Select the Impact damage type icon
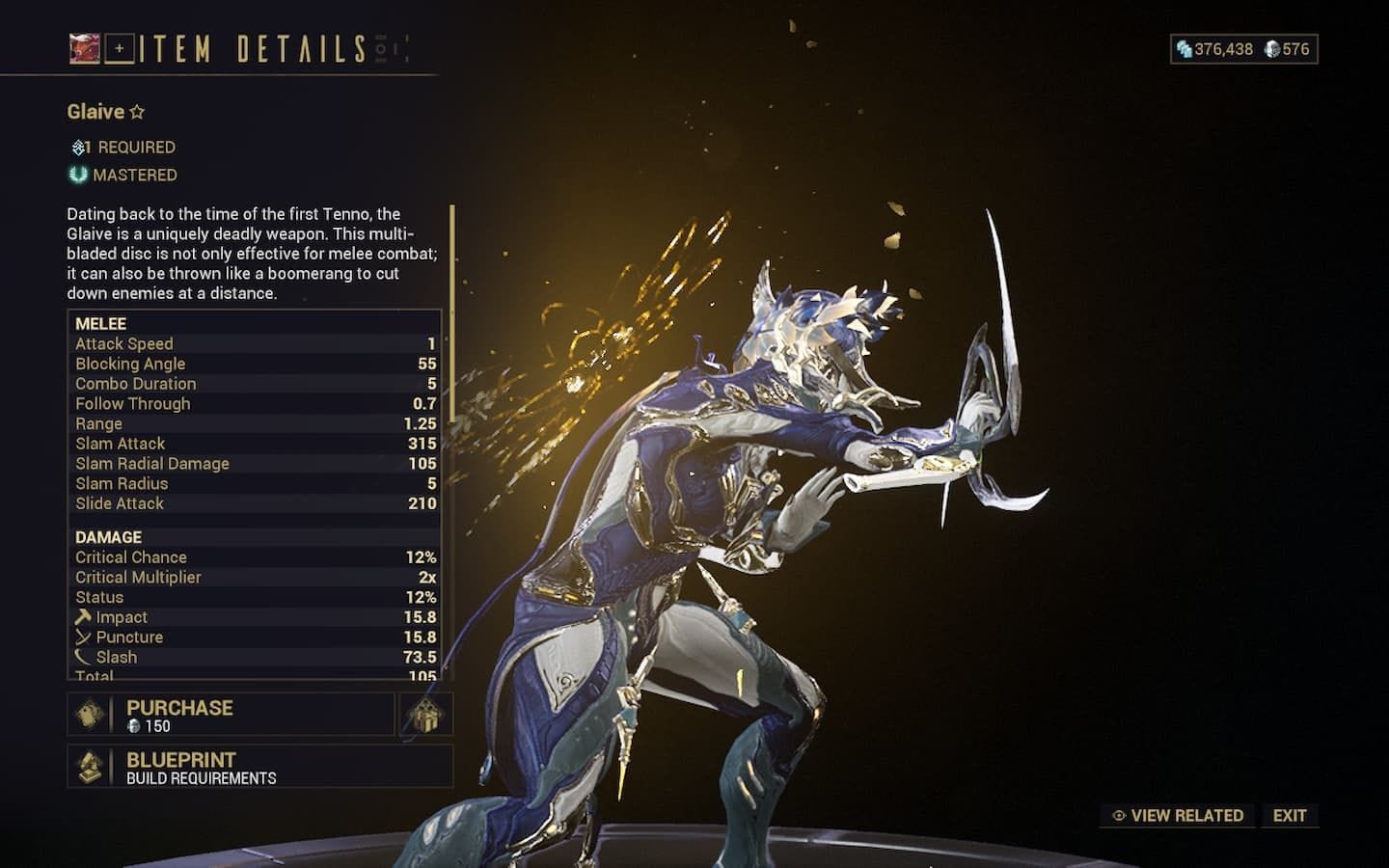 click(82, 616)
